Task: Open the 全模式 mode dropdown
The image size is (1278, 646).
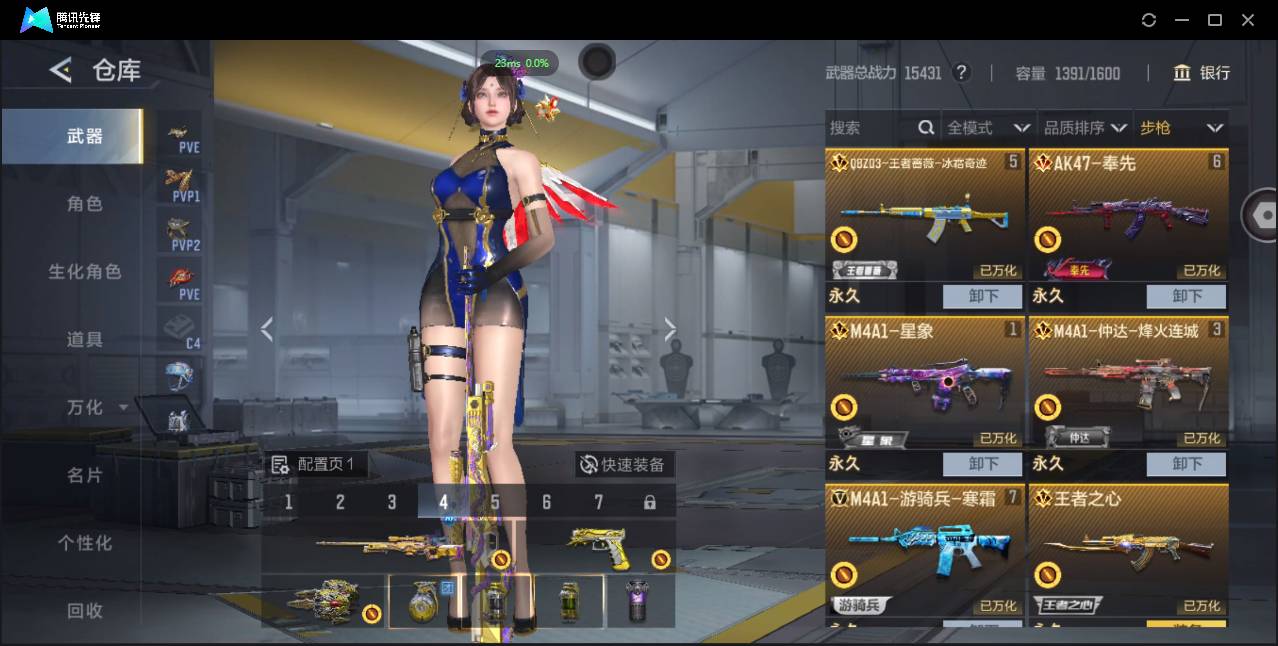Action: point(988,128)
